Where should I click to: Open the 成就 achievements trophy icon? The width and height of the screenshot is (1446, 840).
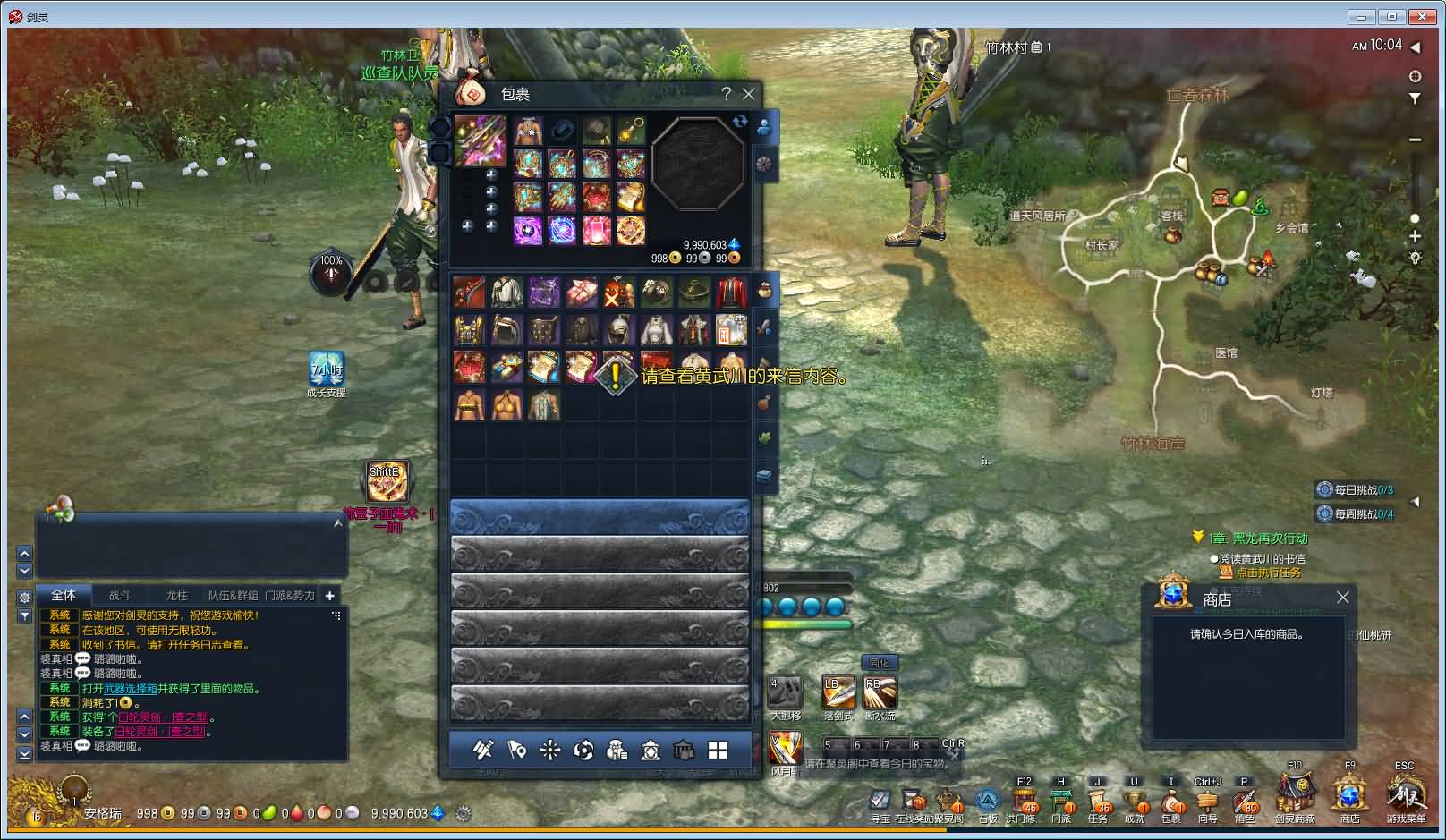tap(1134, 801)
